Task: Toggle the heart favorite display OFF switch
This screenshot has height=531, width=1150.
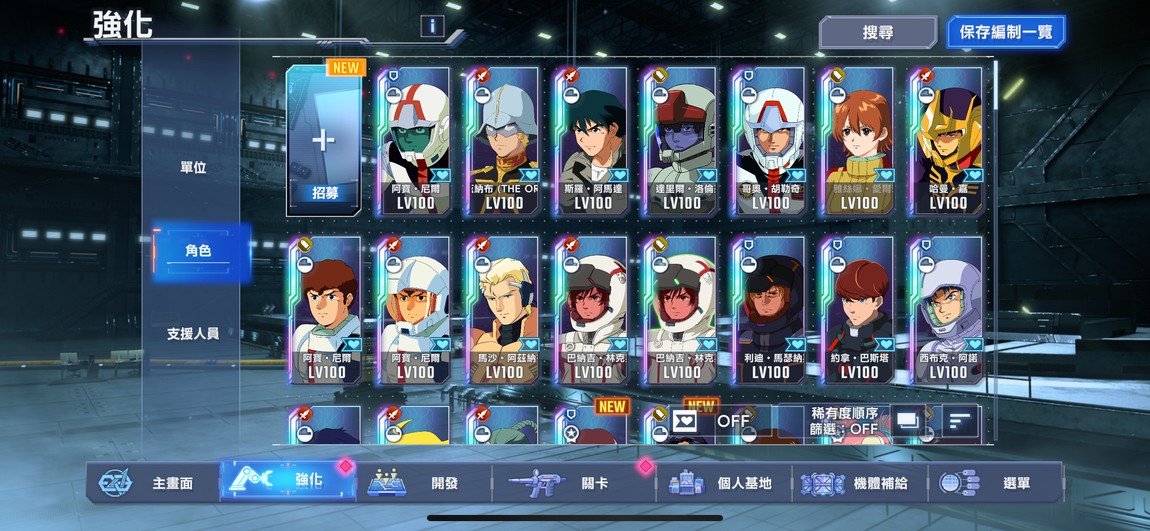Action: [712, 421]
